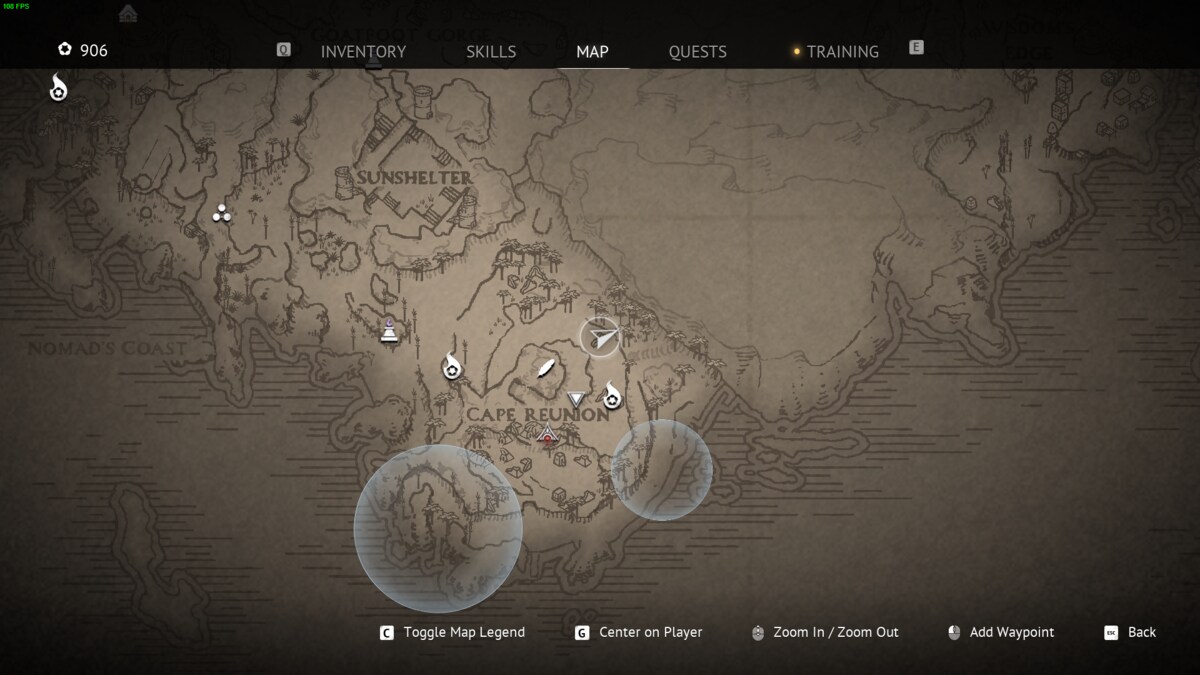
Task: Select the red triangle marker at Cape Reunion
Action: pyautogui.click(x=547, y=434)
